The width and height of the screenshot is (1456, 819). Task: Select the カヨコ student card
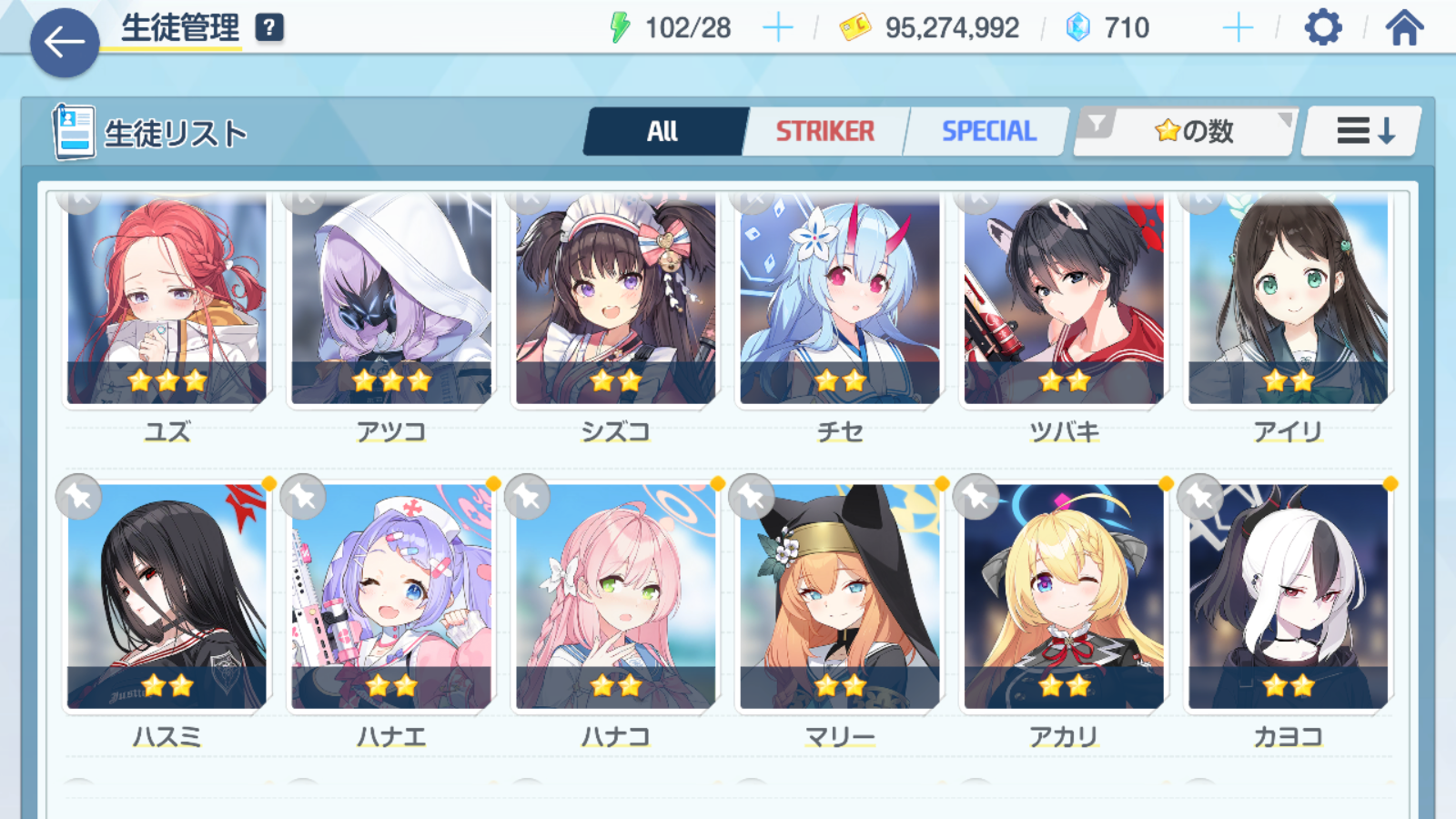click(x=1288, y=596)
